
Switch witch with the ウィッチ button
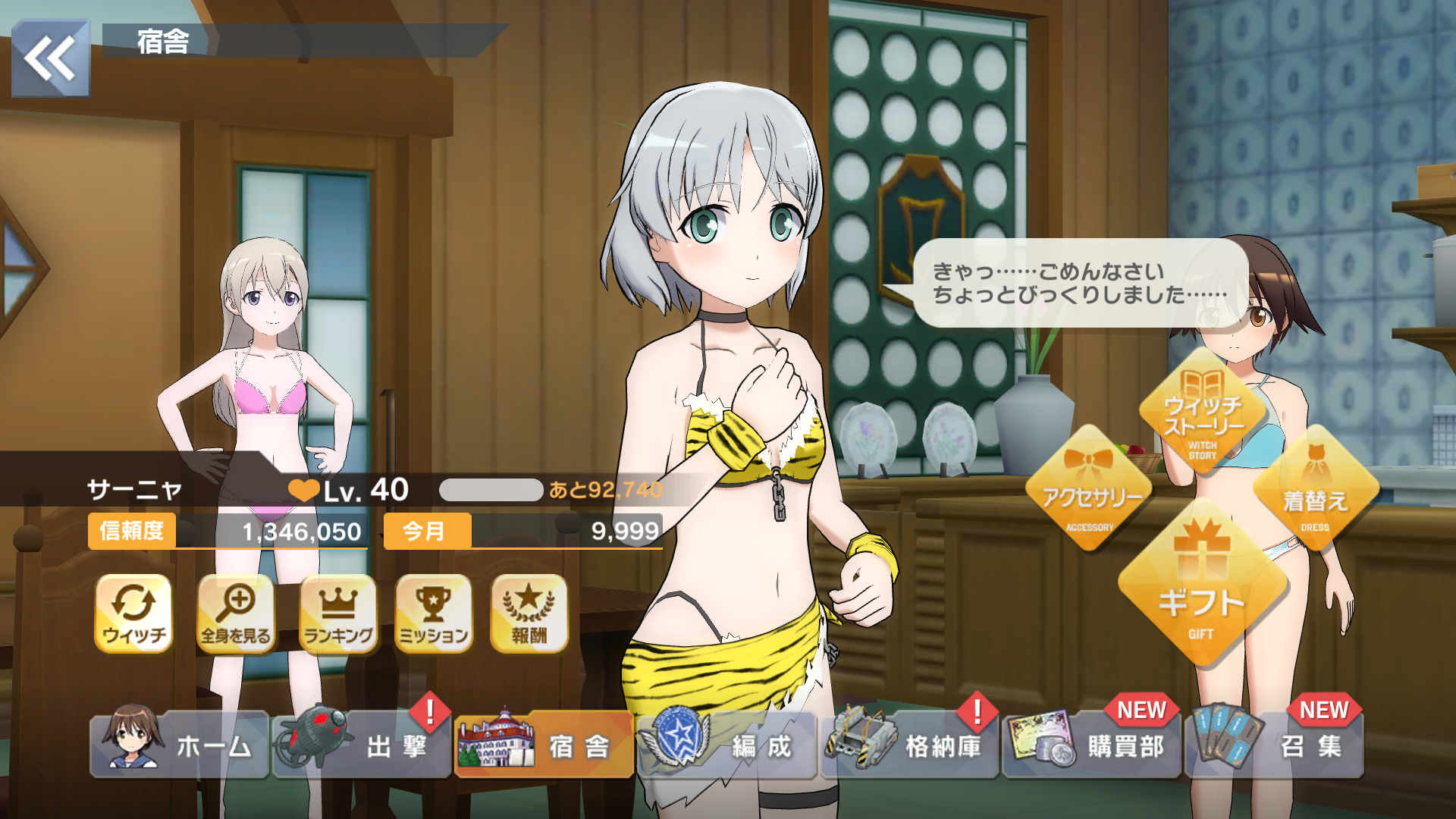134,613
